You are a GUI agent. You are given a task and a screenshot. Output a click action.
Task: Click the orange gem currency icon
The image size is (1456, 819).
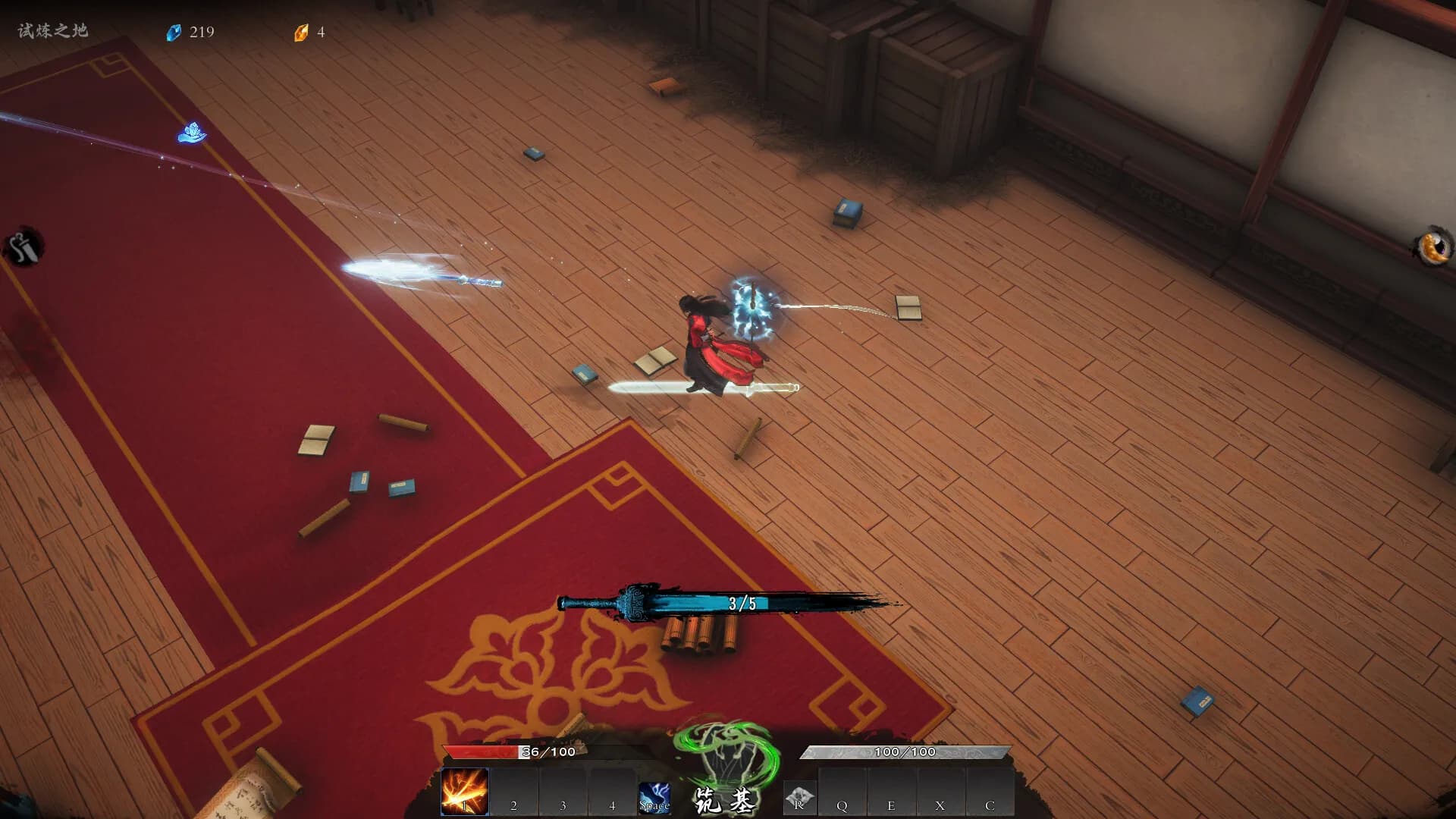tap(301, 33)
